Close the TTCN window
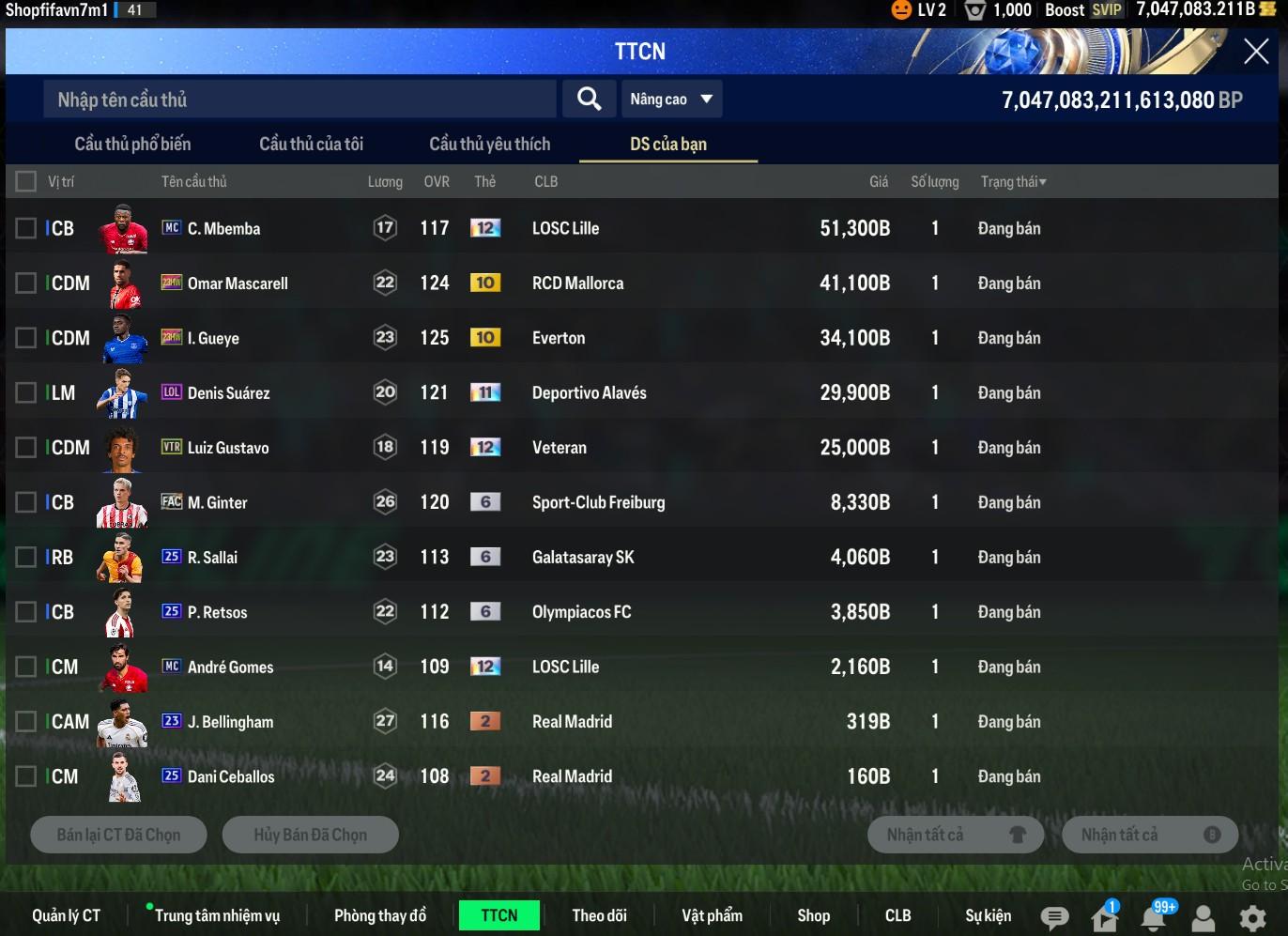This screenshot has width=1288, height=936. click(x=1255, y=52)
